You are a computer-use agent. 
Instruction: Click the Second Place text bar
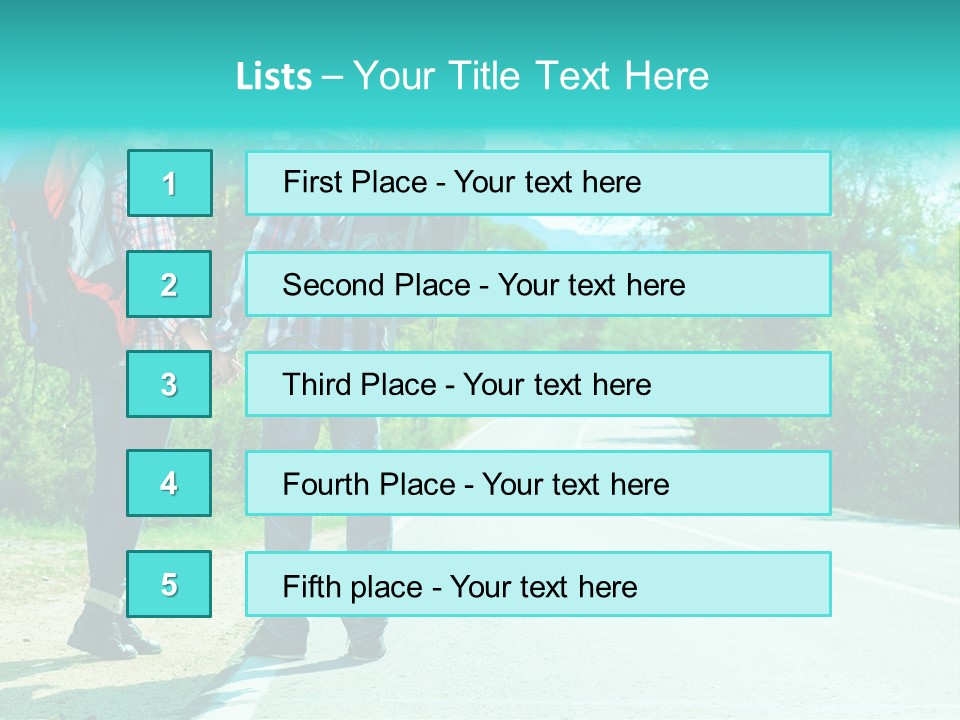click(x=538, y=284)
